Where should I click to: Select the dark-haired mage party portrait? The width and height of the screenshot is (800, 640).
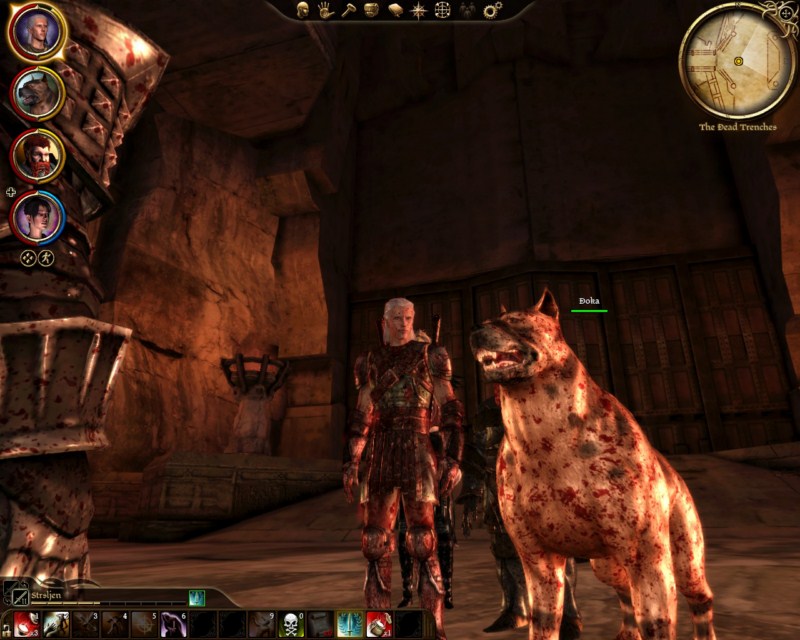(x=37, y=214)
